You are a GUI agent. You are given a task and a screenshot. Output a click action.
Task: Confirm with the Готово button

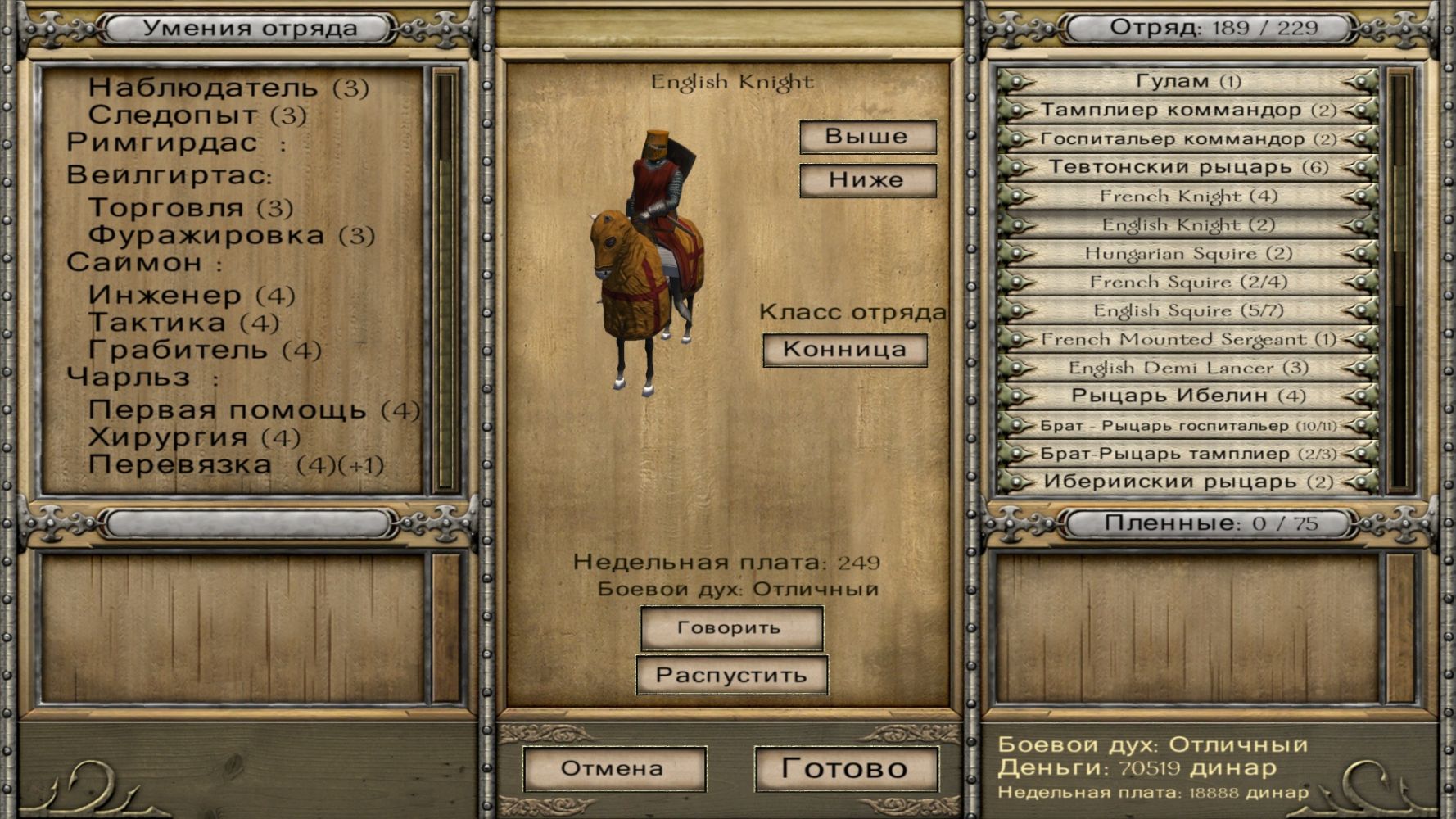[x=845, y=768]
